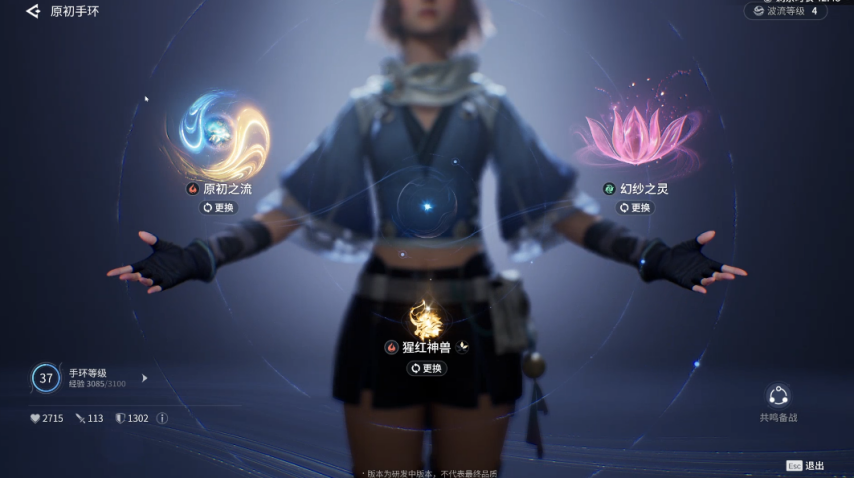
Task: Select the 猩红神兽 golden beast icon
Action: (427, 318)
